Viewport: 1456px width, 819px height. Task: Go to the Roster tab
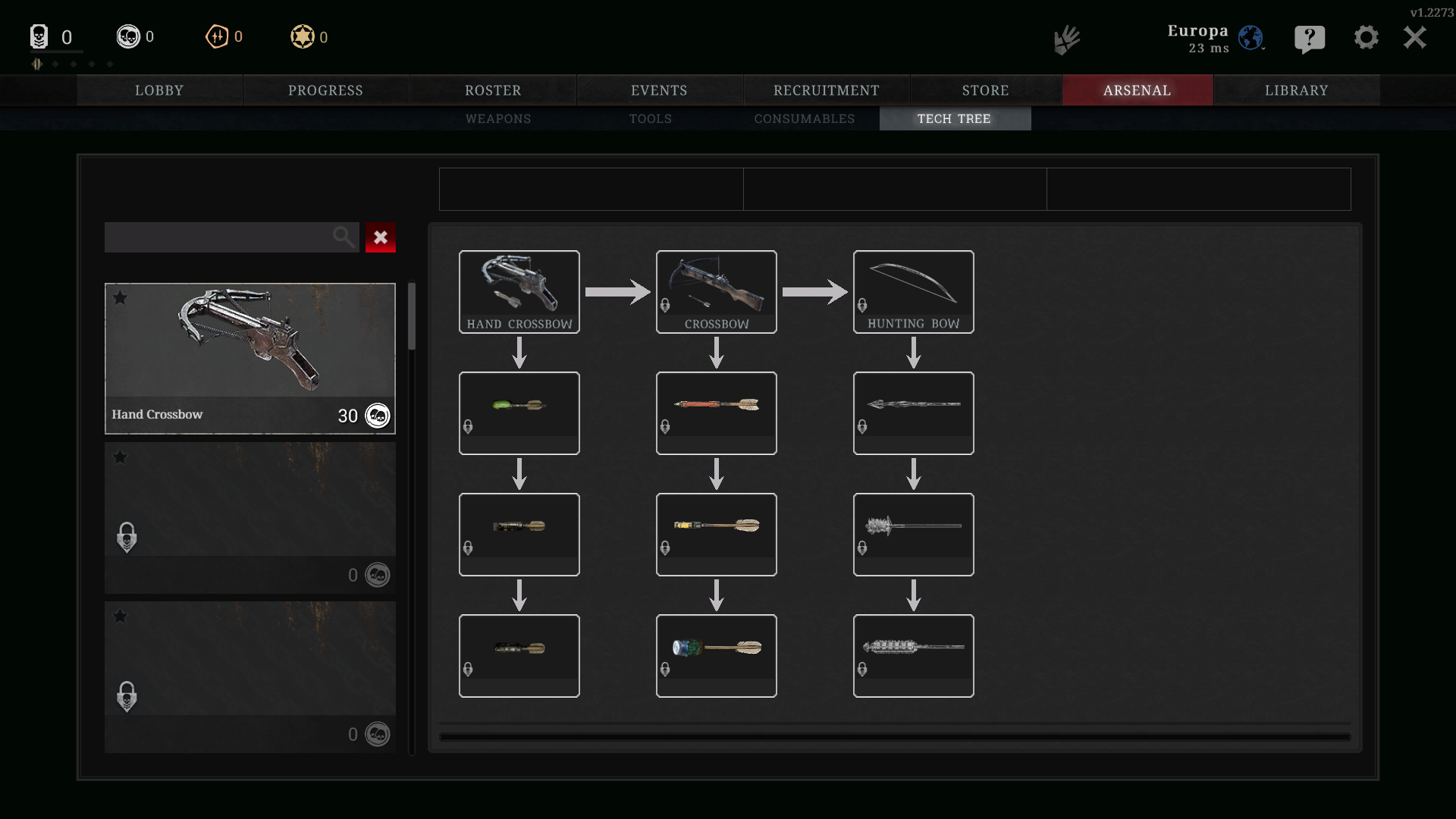point(493,90)
